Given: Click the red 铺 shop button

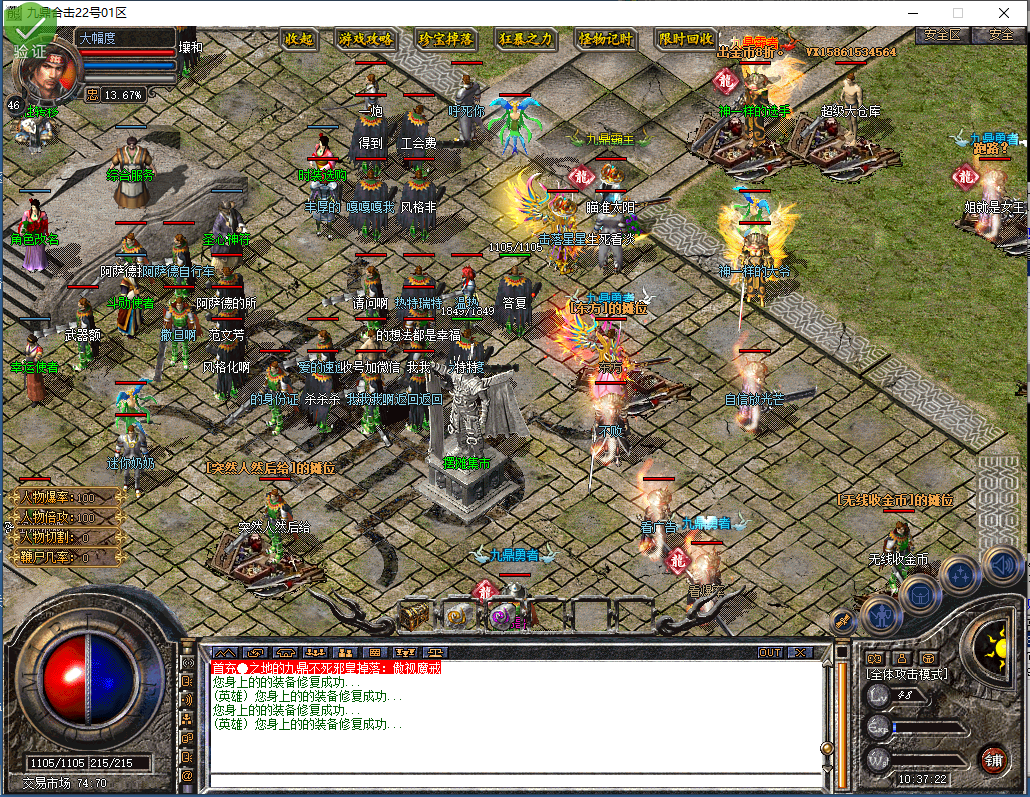Looking at the screenshot, I should click(x=993, y=758).
